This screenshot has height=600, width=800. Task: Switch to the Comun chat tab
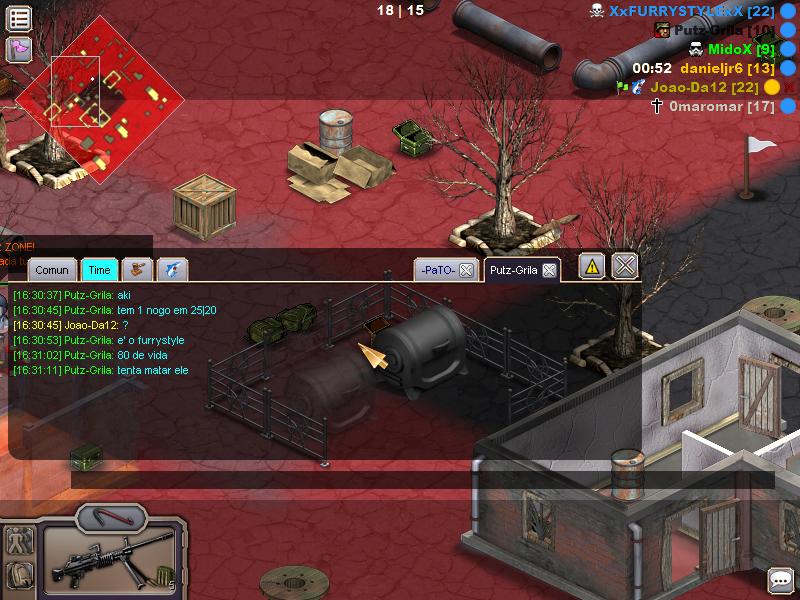pos(52,270)
